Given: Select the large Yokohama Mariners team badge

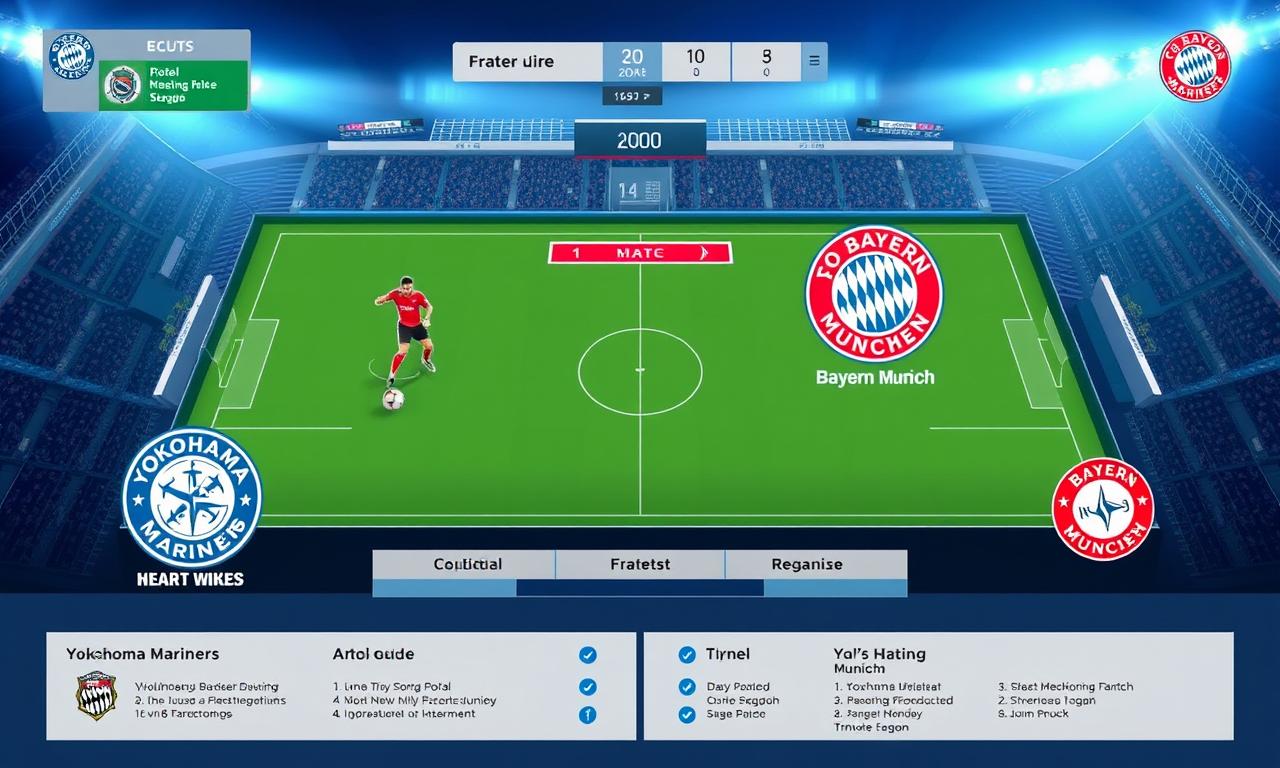Looking at the screenshot, I should point(191,497).
